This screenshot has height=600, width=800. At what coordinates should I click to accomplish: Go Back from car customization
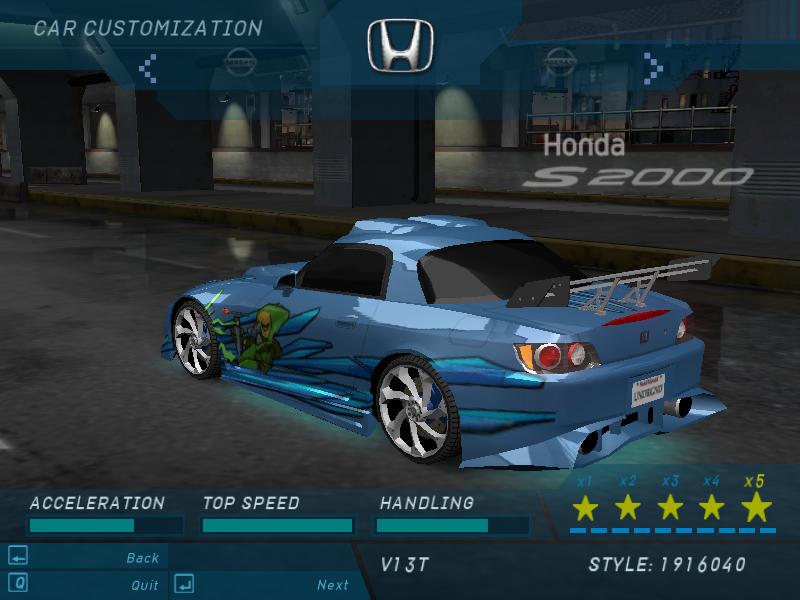[x=142, y=558]
